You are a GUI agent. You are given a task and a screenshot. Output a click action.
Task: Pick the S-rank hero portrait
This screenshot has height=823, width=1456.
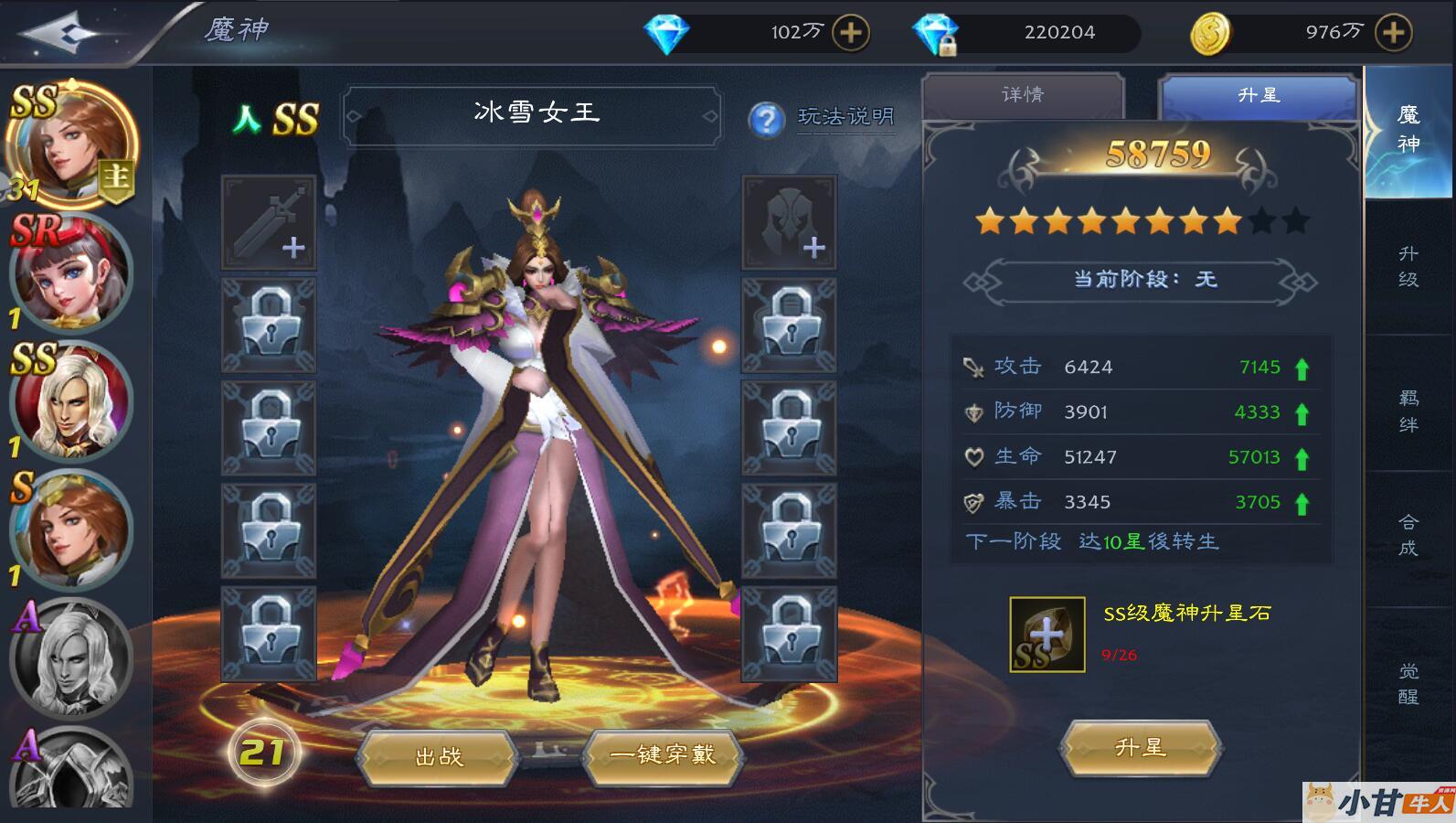tap(70, 529)
